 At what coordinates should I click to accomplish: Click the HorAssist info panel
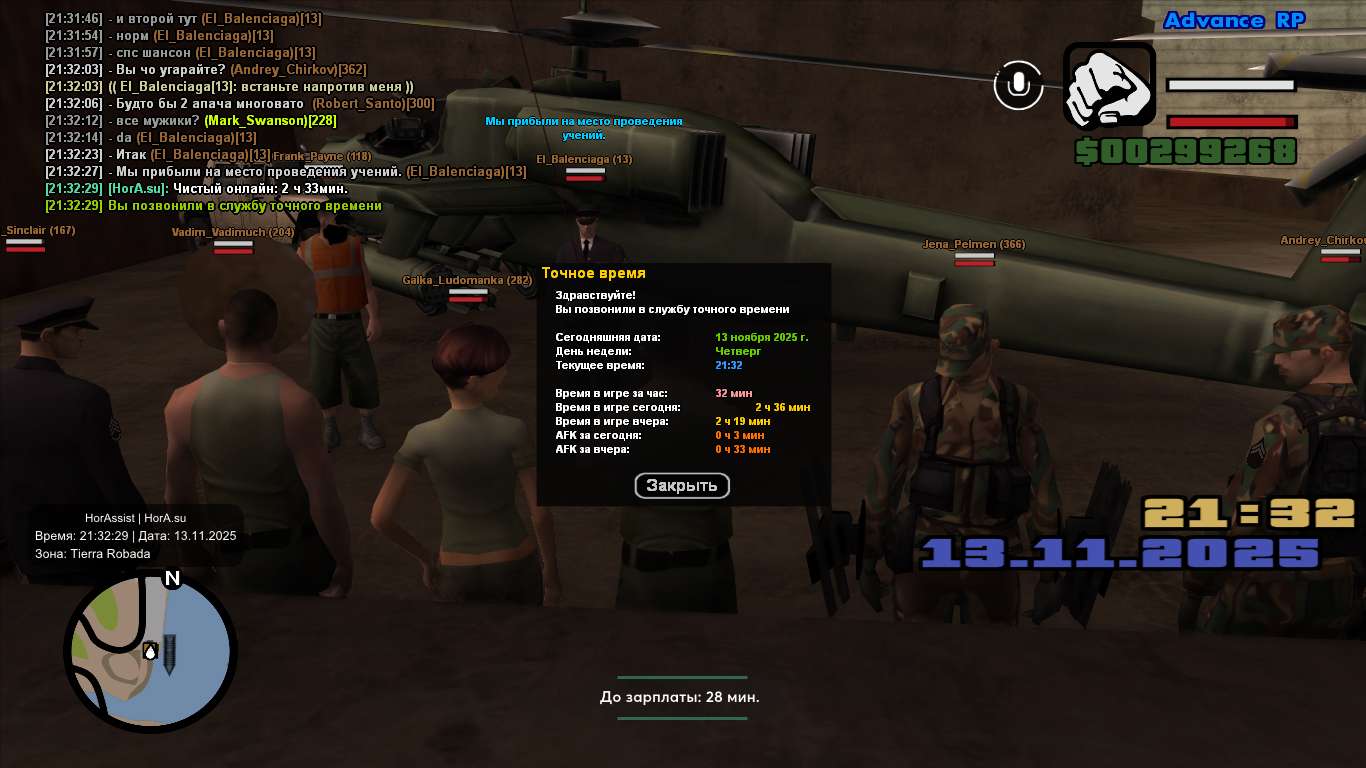136,535
